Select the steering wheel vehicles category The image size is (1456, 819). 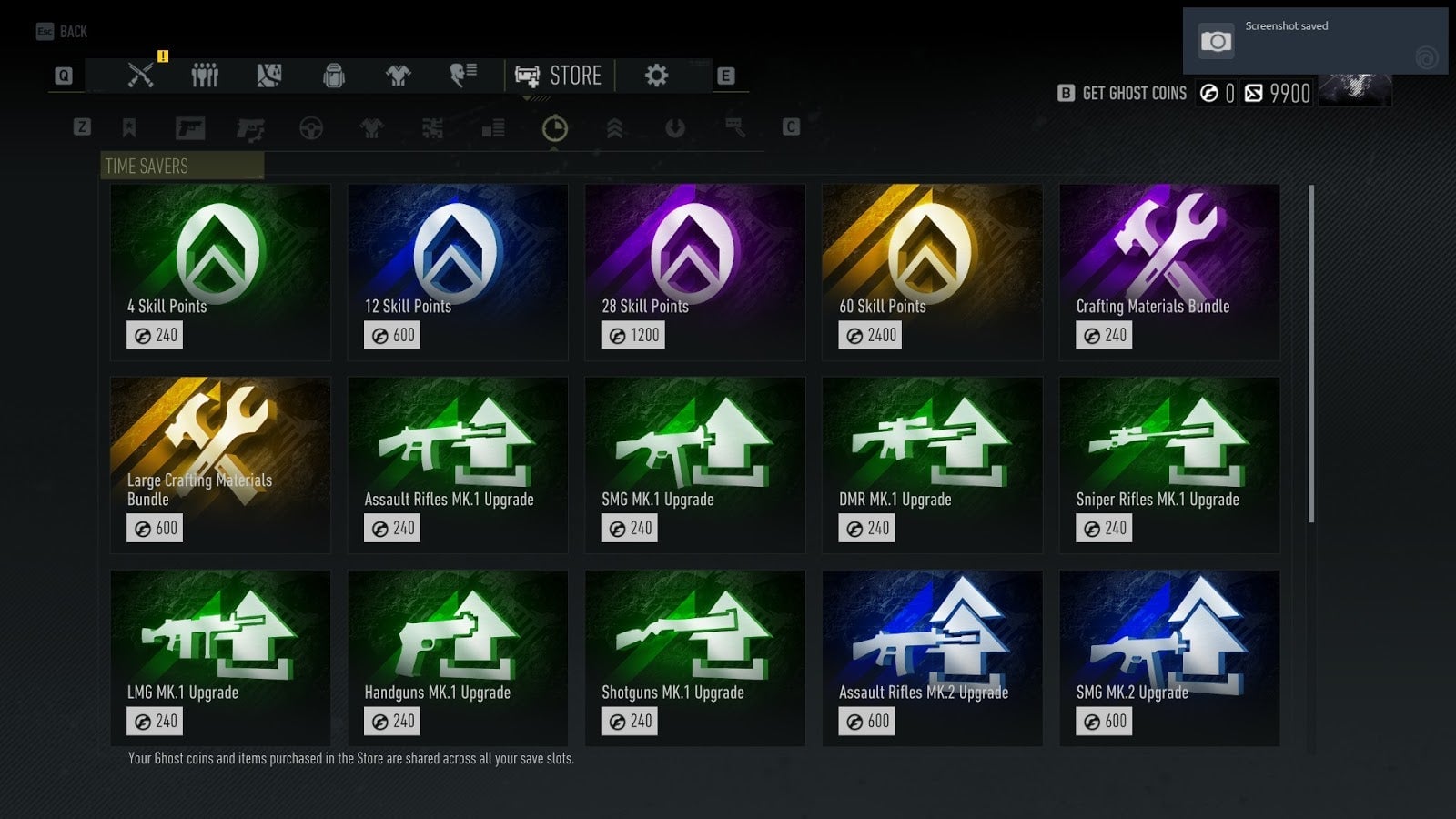point(312,128)
